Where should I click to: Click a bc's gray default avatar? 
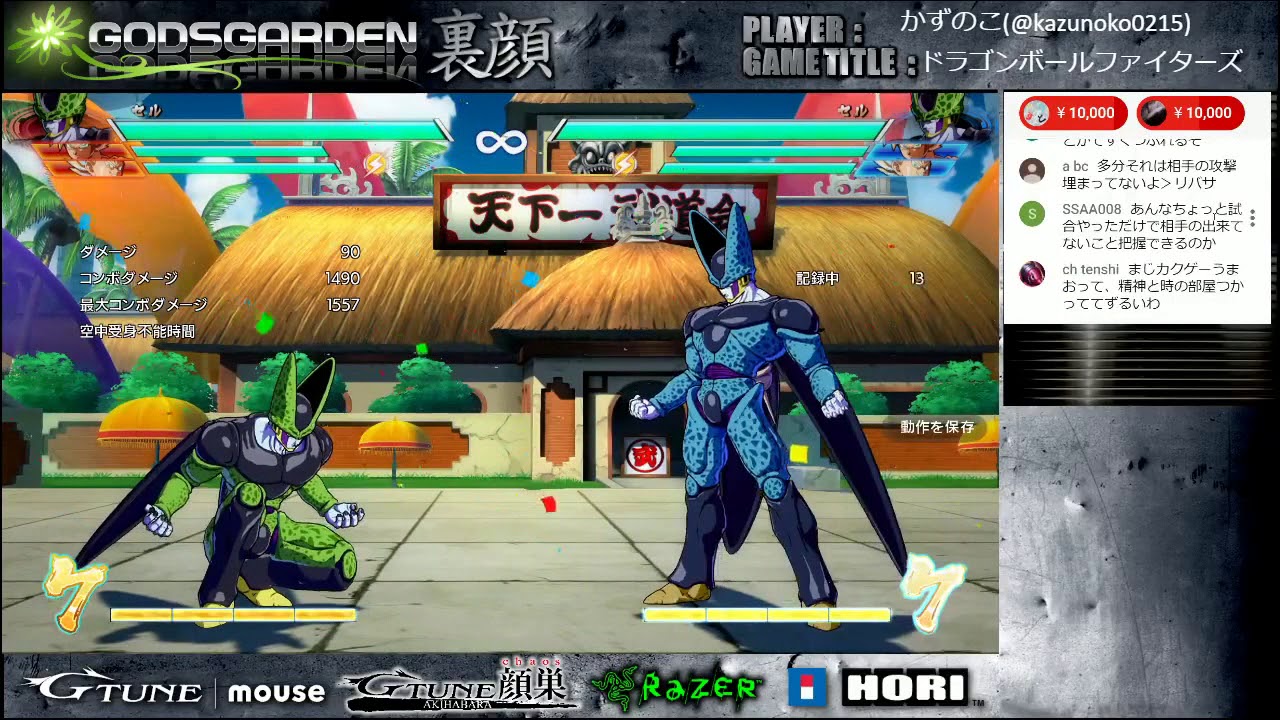(x=1031, y=170)
